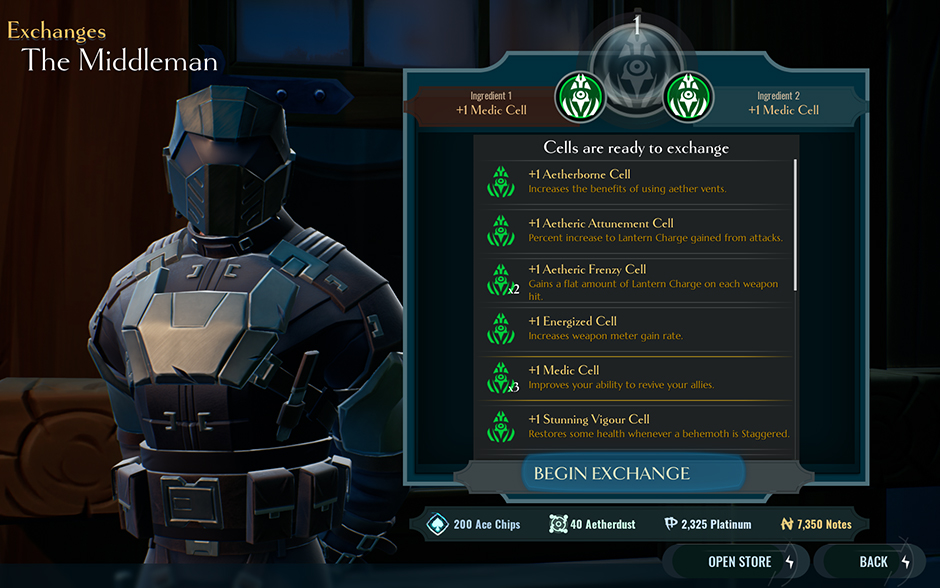Image resolution: width=940 pixels, height=588 pixels.
Task: Go back from the Middleman
Action: click(873, 562)
